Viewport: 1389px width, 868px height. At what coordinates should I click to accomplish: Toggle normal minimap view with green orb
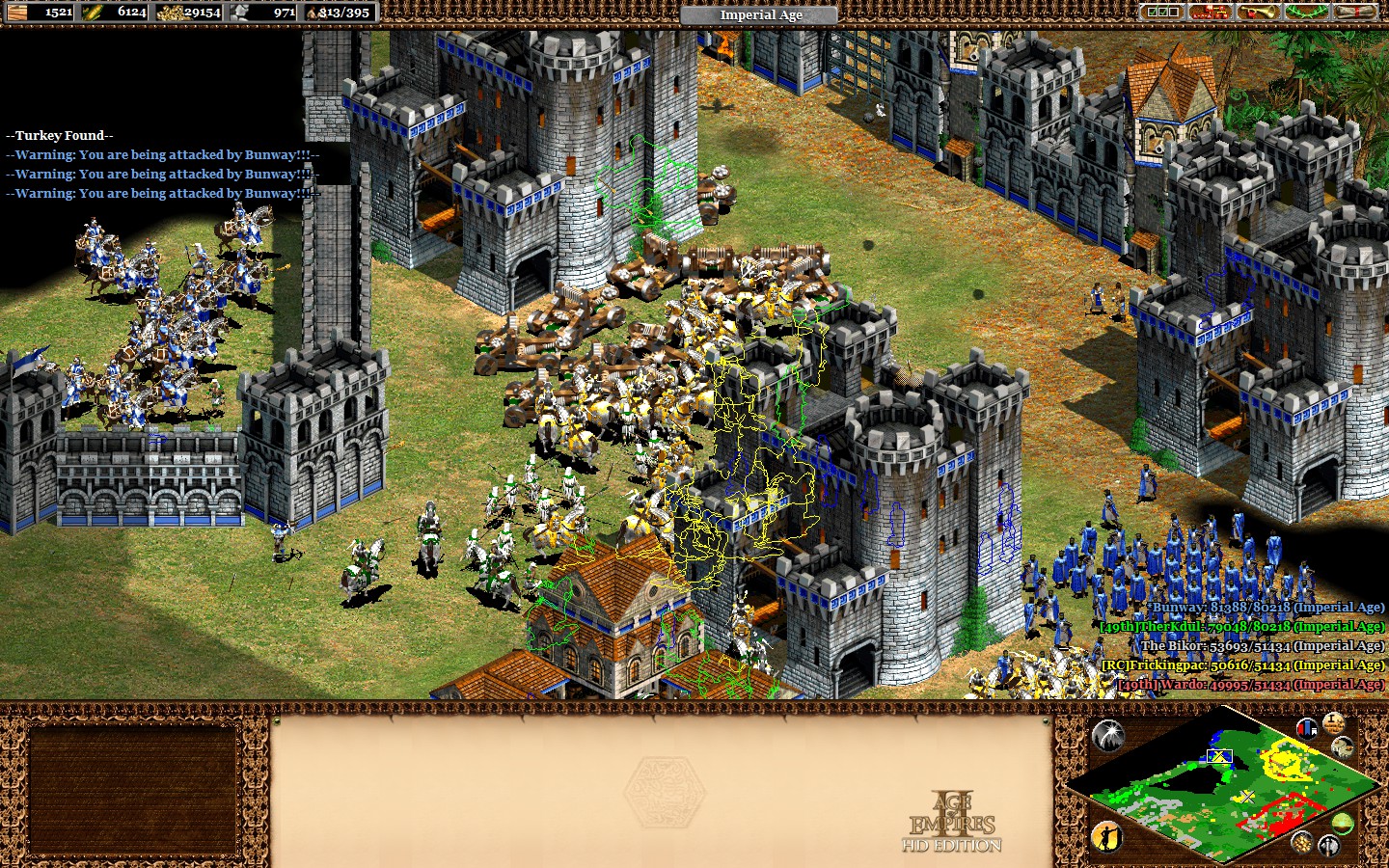1343,823
